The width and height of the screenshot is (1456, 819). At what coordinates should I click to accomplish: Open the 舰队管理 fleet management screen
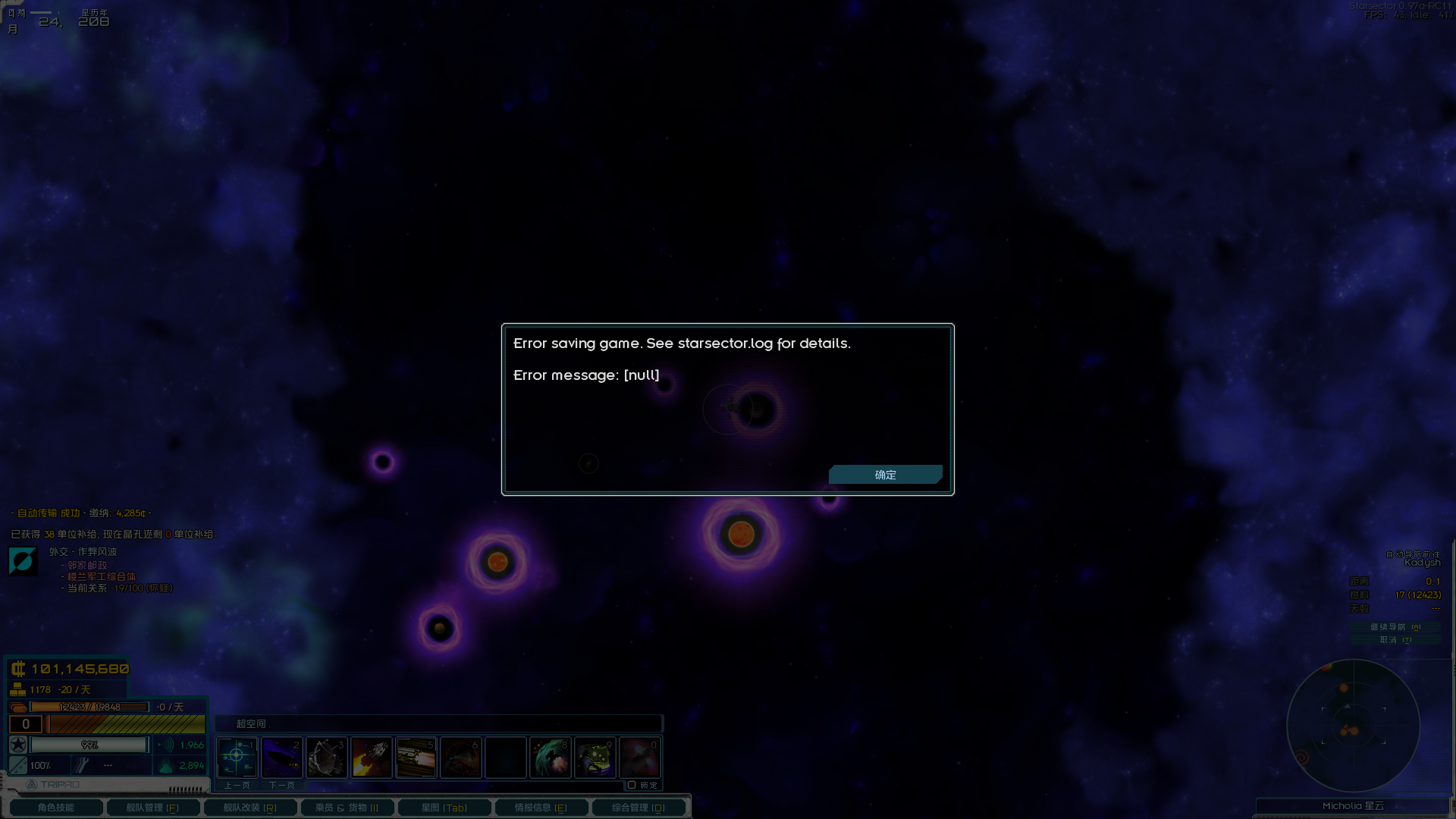153,808
